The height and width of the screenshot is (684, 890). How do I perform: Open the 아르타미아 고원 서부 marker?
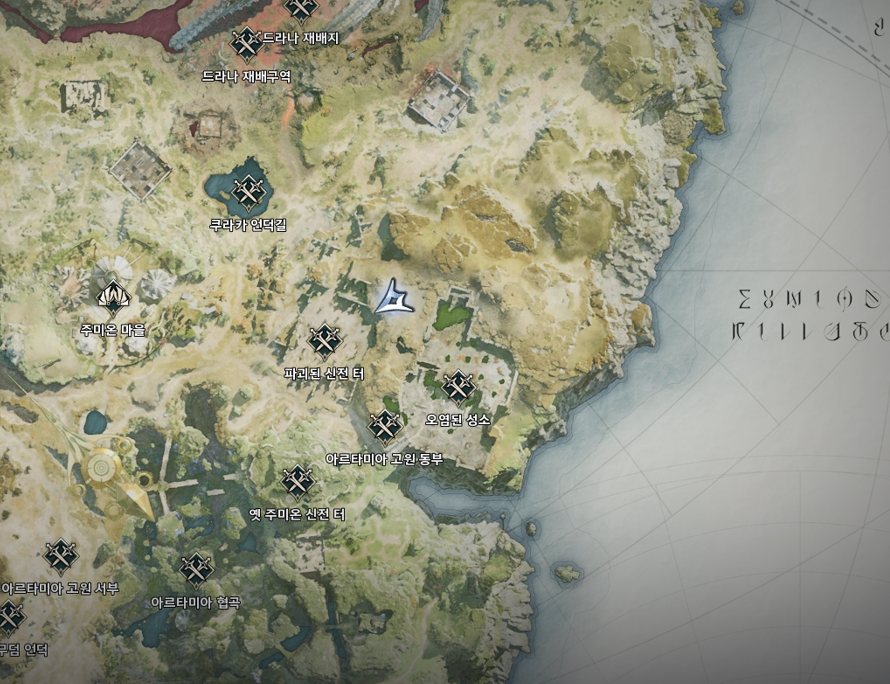[61, 555]
